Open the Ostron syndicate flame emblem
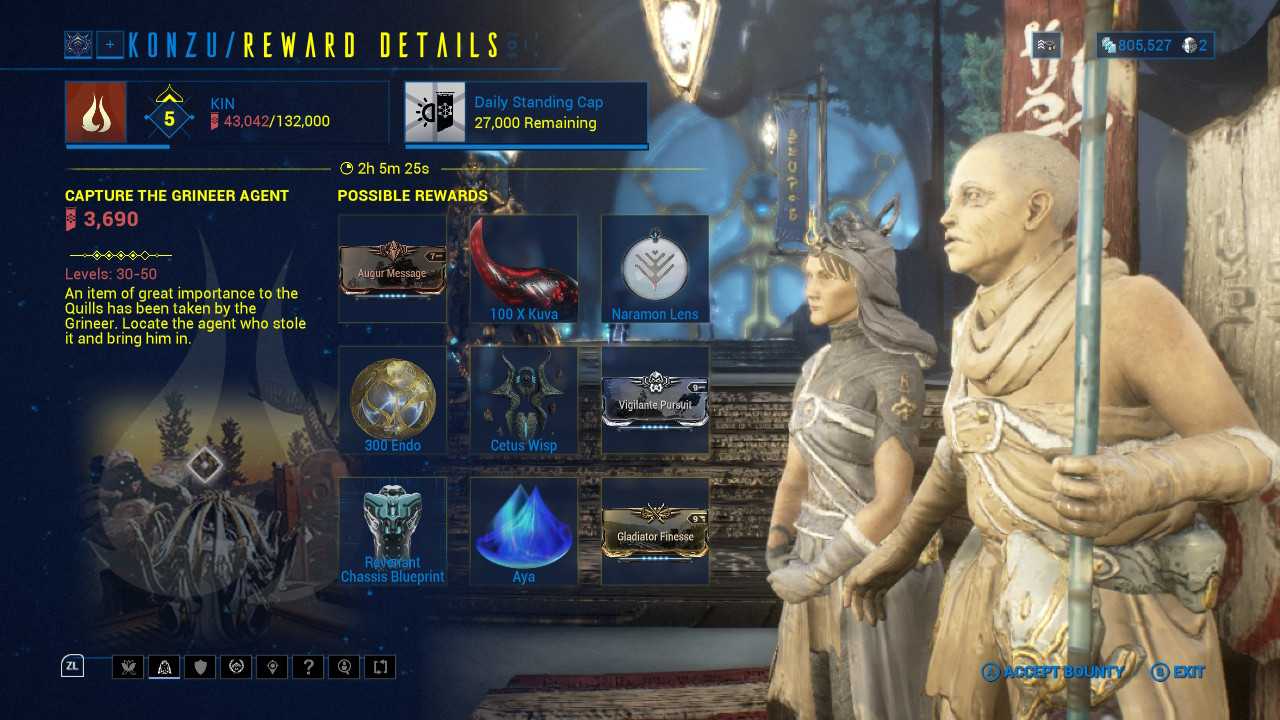1280x720 pixels. 96,111
